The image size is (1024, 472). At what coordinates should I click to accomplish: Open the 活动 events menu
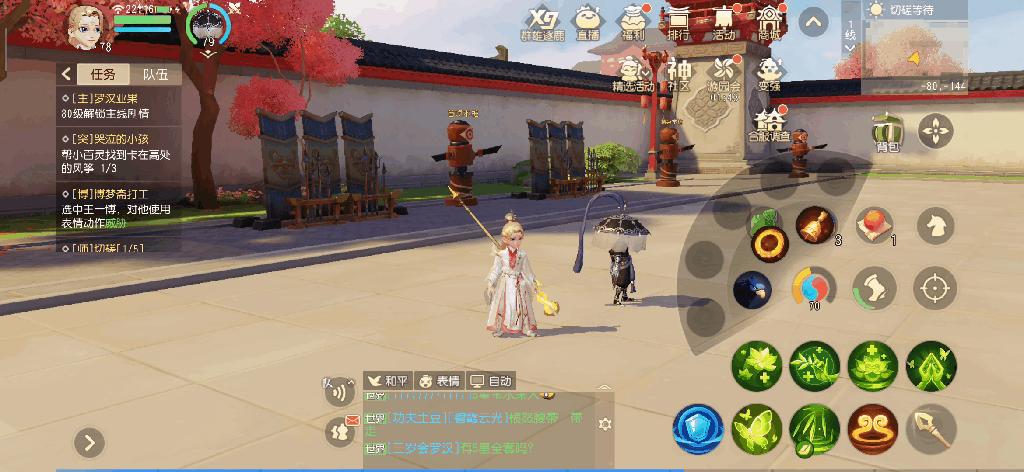[x=723, y=22]
